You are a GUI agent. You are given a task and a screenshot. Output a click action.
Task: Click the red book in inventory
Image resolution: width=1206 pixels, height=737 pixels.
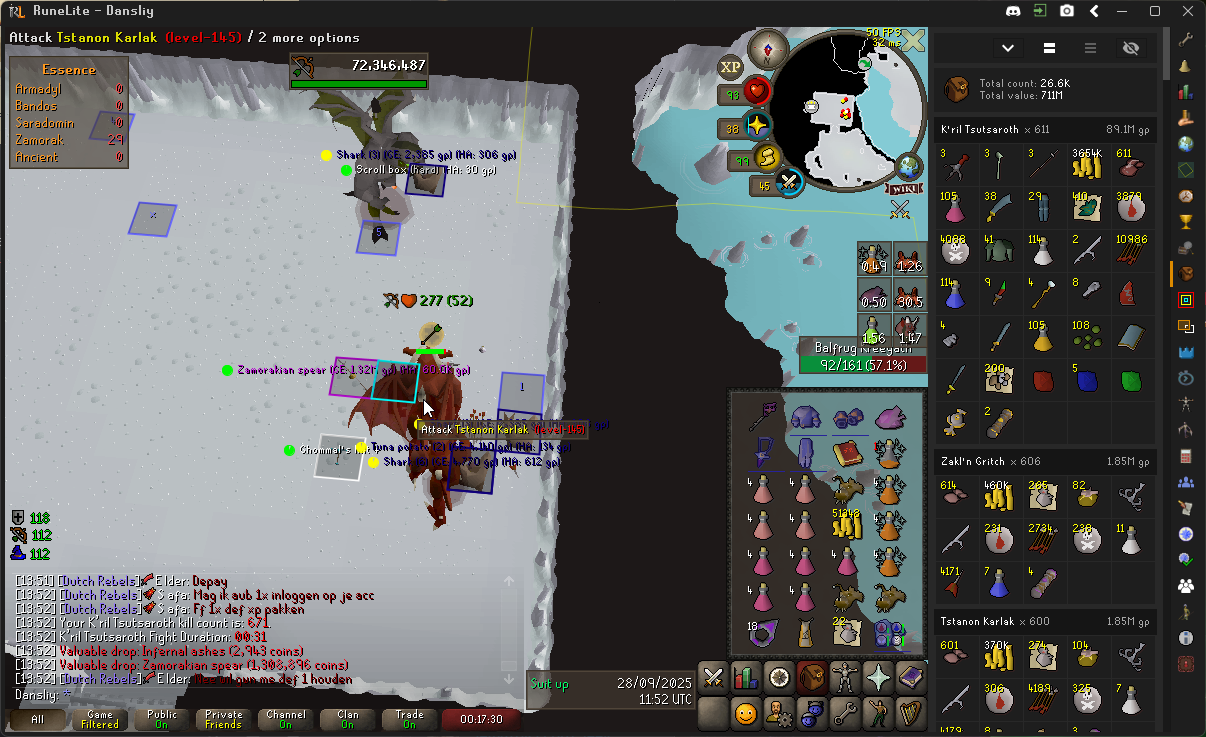(847, 454)
